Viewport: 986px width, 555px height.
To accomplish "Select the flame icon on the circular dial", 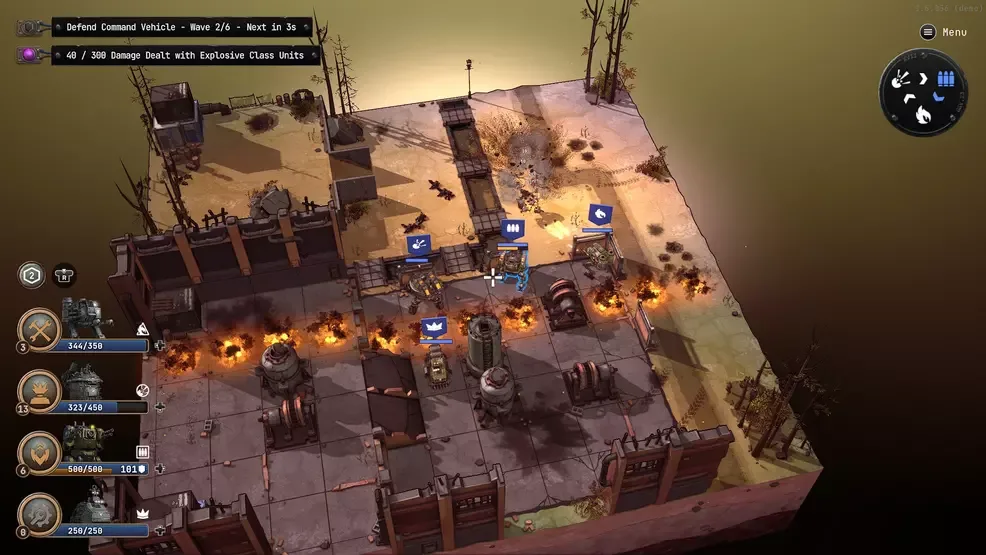I will tap(922, 116).
